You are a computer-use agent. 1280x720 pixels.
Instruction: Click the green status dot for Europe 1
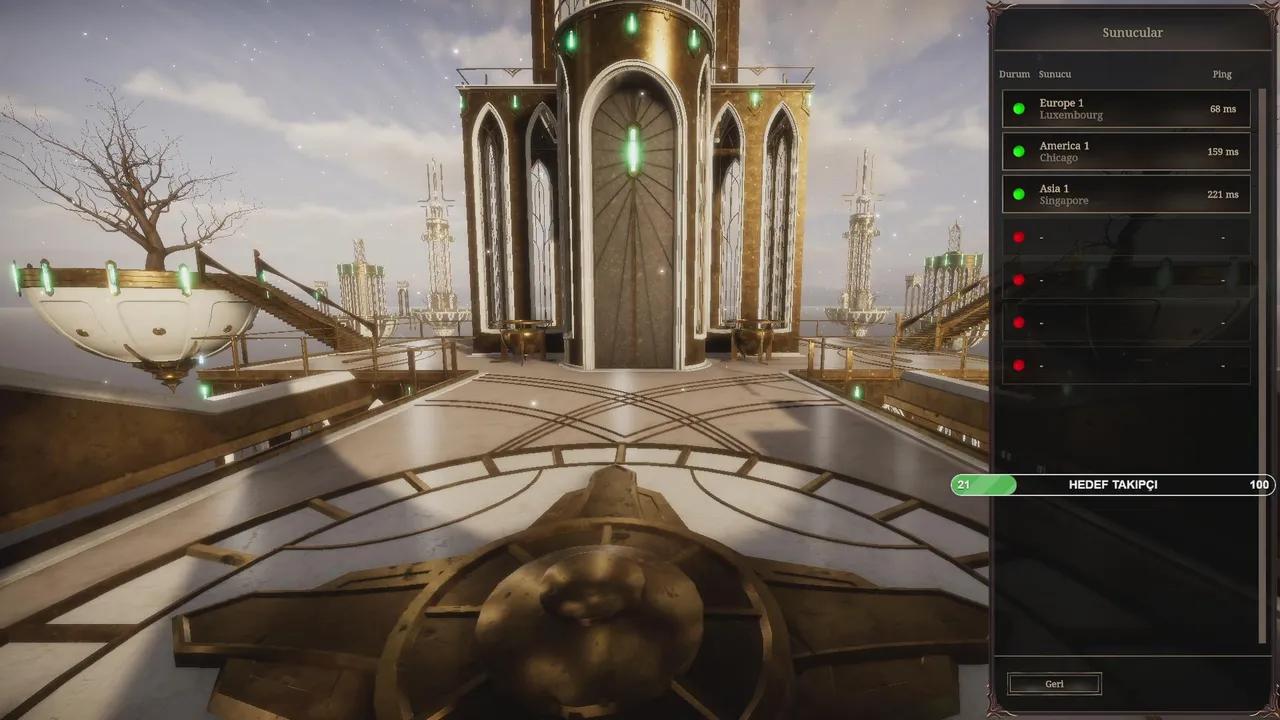pyautogui.click(x=1019, y=108)
